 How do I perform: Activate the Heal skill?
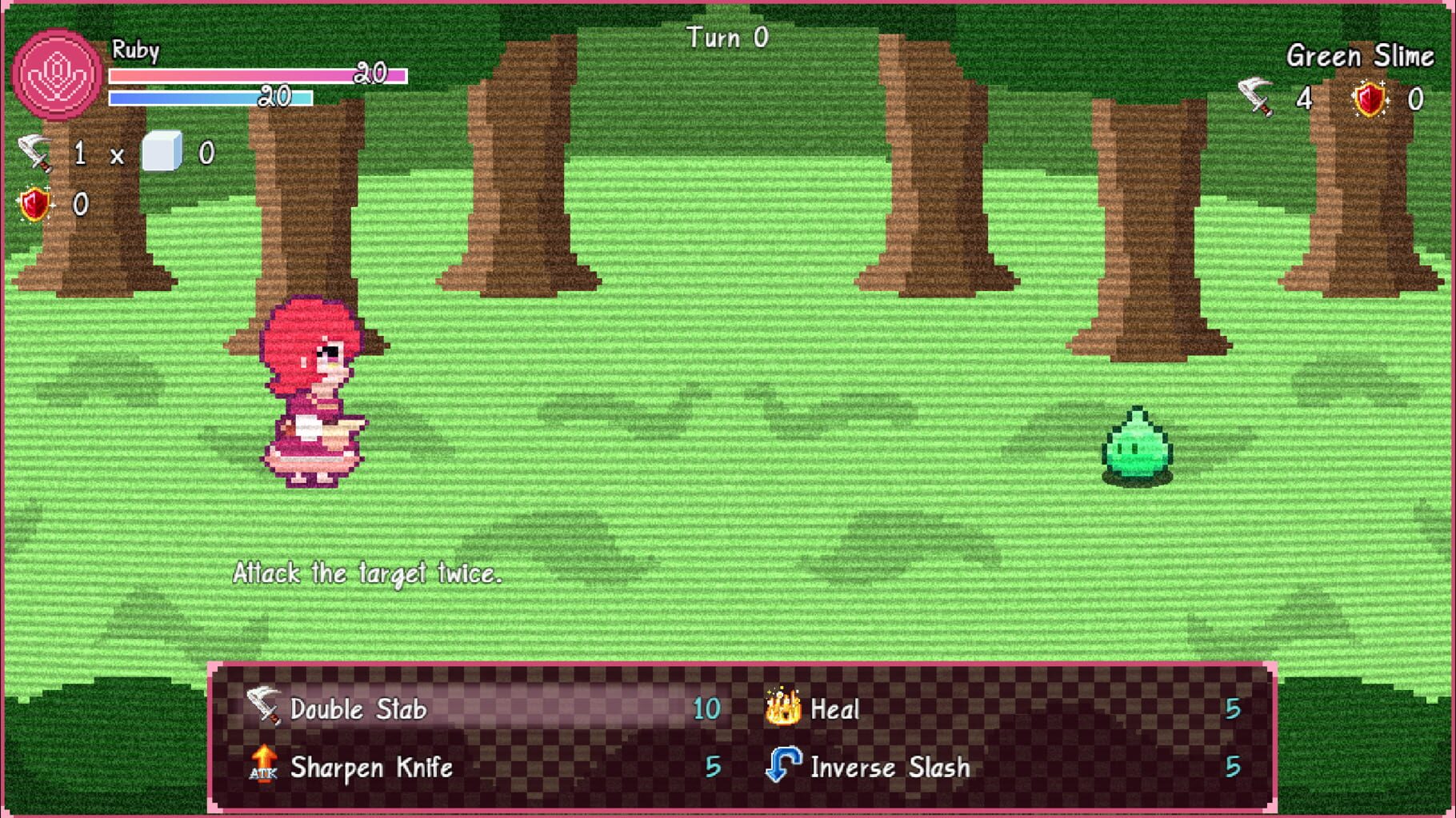click(x=834, y=707)
